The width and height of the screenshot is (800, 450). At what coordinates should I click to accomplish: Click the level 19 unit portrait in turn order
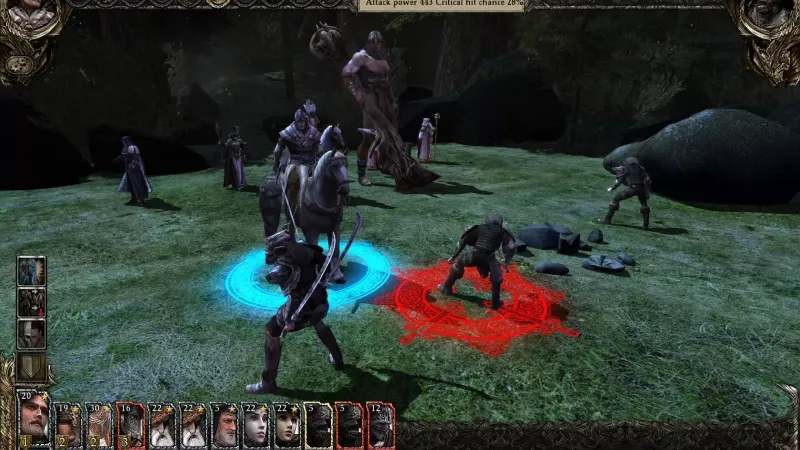coord(69,426)
